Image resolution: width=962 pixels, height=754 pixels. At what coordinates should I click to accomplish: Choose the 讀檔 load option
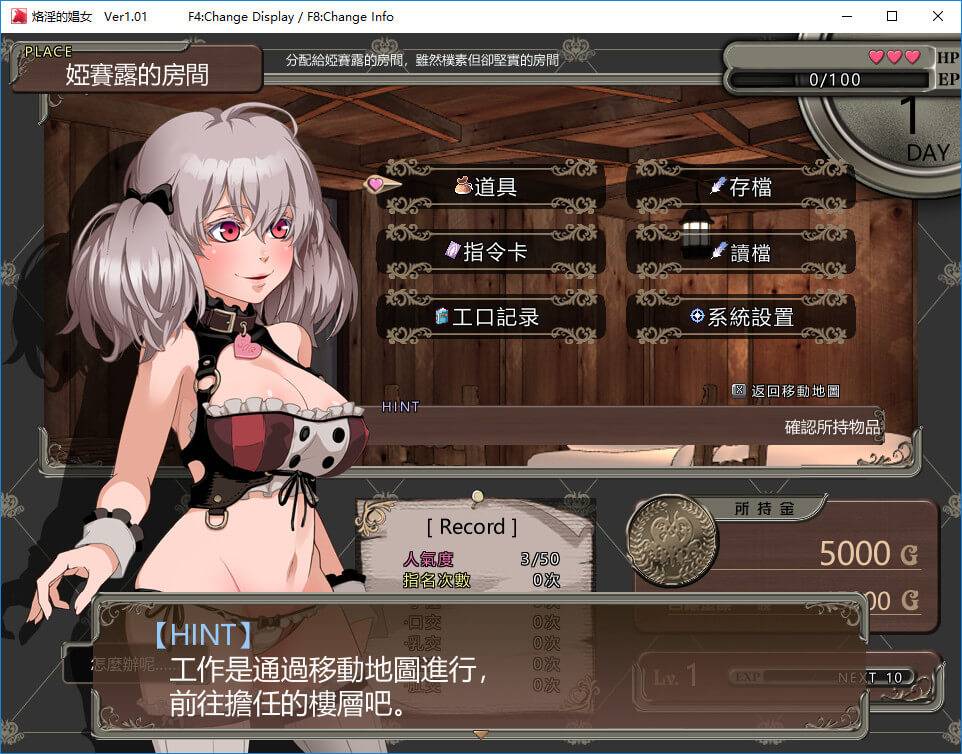click(x=741, y=252)
